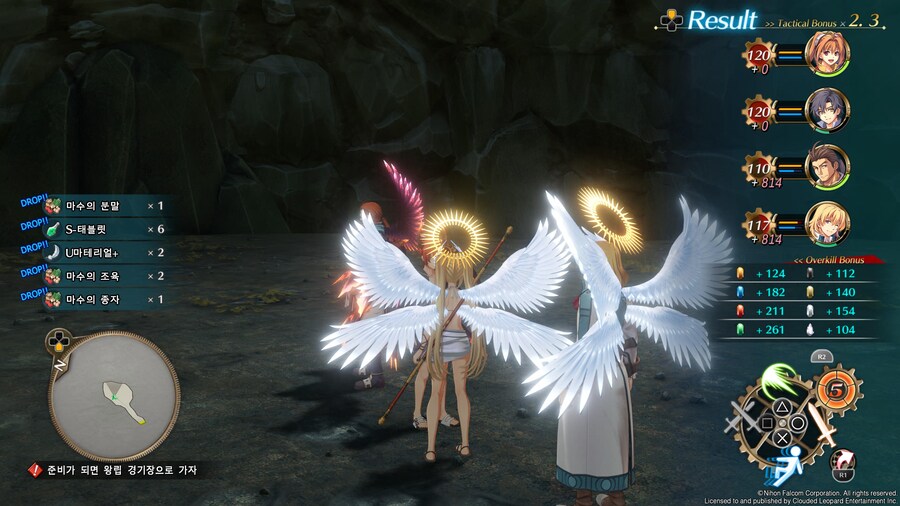The width and height of the screenshot is (900, 506).
Task: Choose the U마테리얼+ drop entry
Action: tap(100, 253)
